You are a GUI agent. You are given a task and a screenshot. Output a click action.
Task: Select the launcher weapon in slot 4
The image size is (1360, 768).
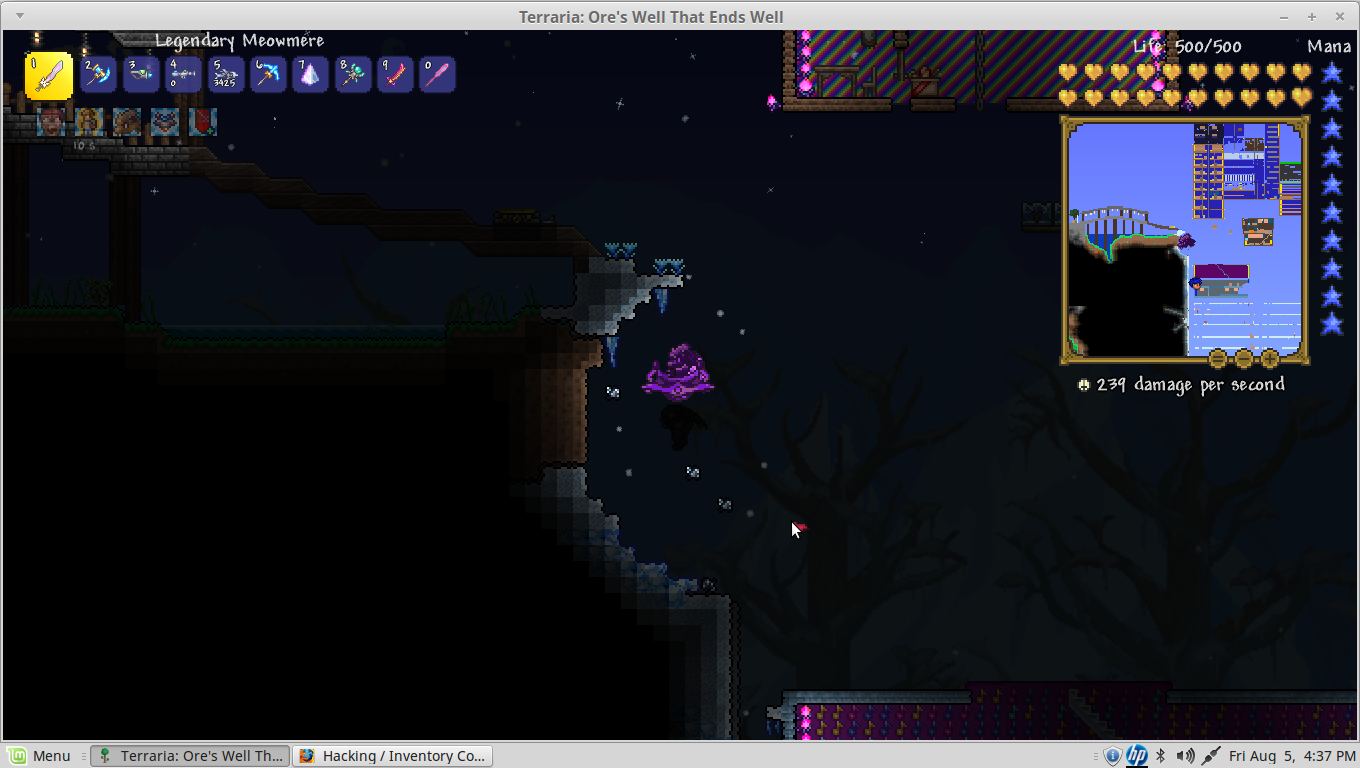183,75
